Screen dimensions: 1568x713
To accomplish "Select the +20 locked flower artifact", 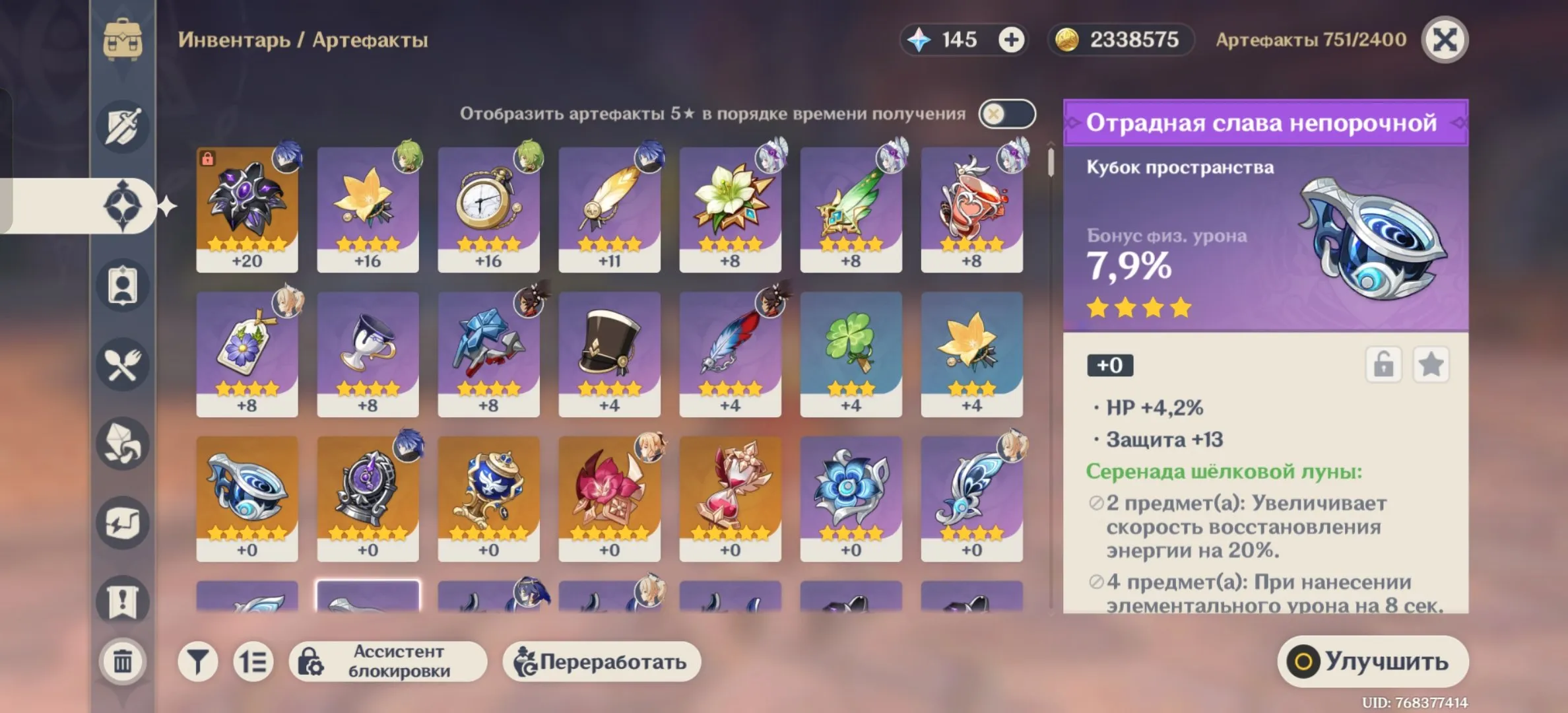I will tap(247, 208).
